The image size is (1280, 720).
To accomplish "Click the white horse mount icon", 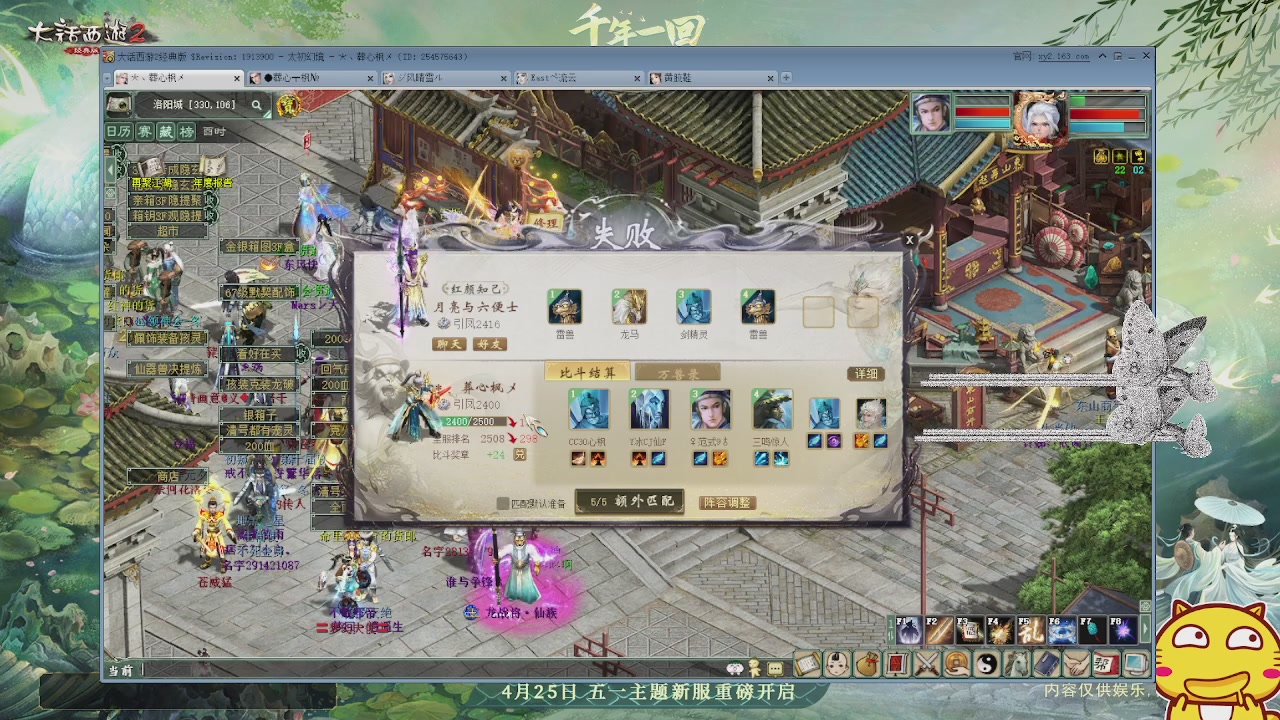I will [1018, 663].
